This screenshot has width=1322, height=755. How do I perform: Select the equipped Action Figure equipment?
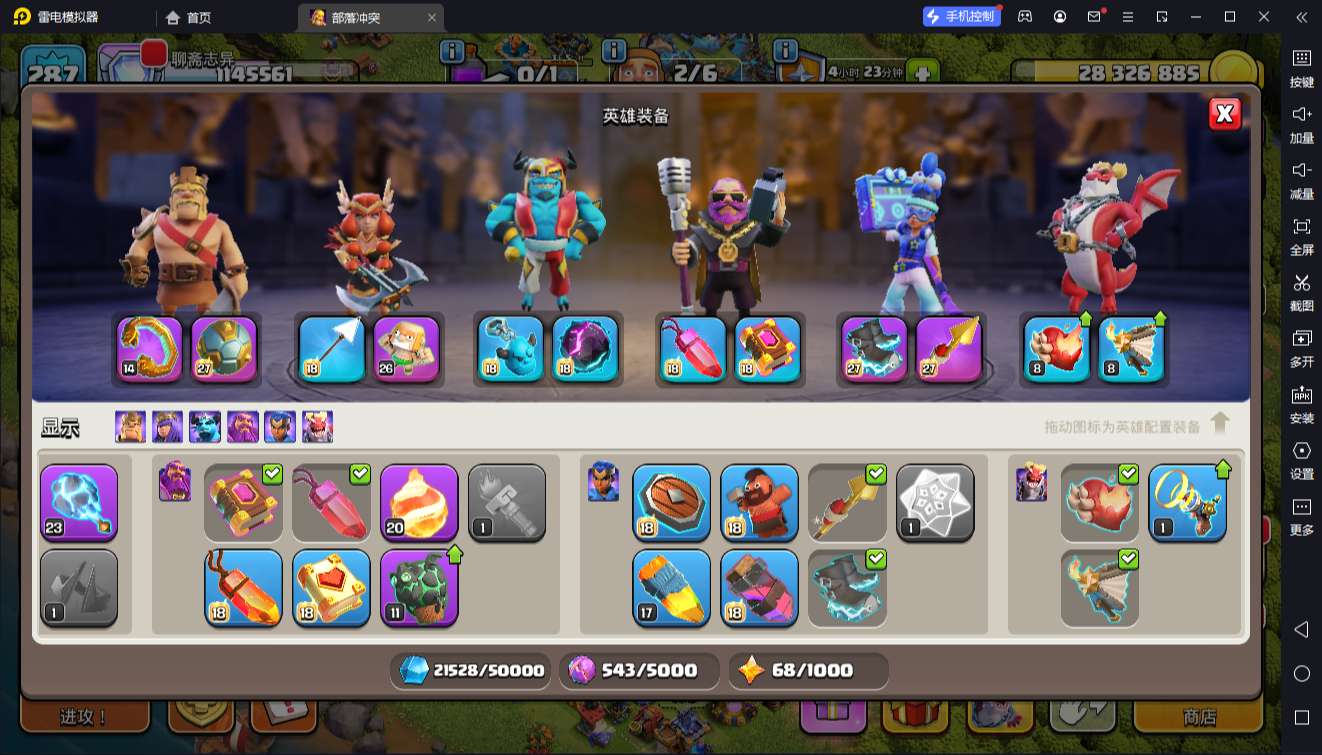pyautogui.click(x=406, y=349)
